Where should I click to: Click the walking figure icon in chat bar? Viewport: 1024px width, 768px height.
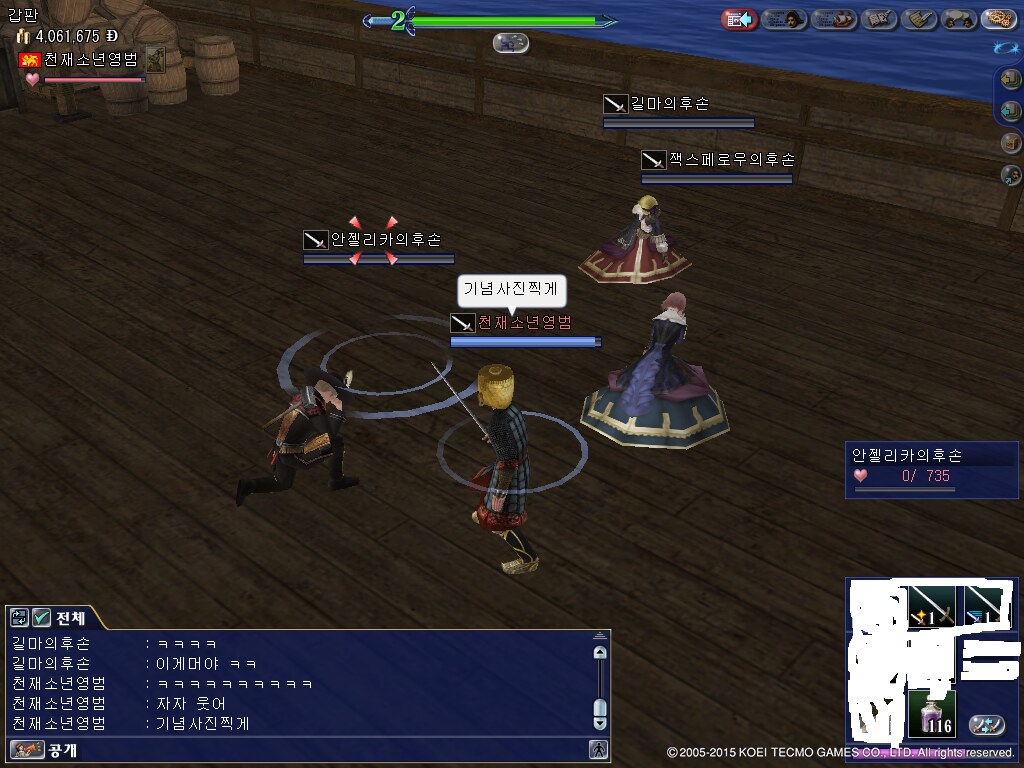(598, 749)
